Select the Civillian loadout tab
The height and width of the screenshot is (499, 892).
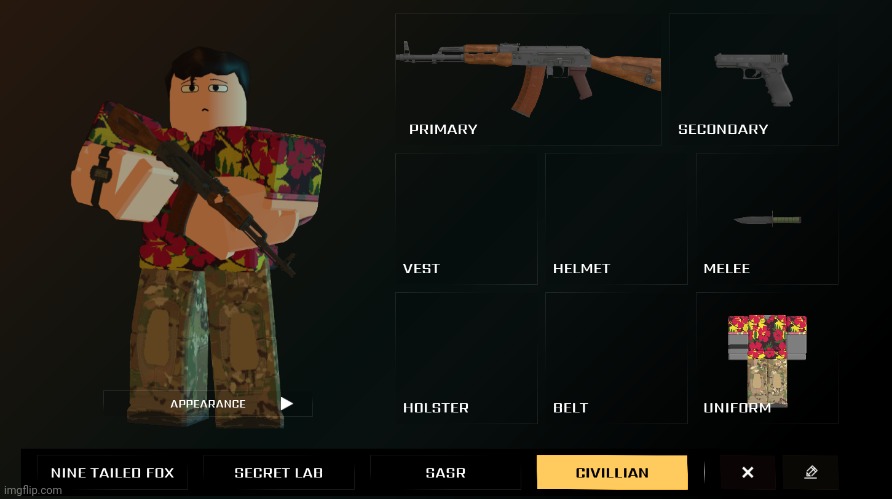pyautogui.click(x=612, y=473)
